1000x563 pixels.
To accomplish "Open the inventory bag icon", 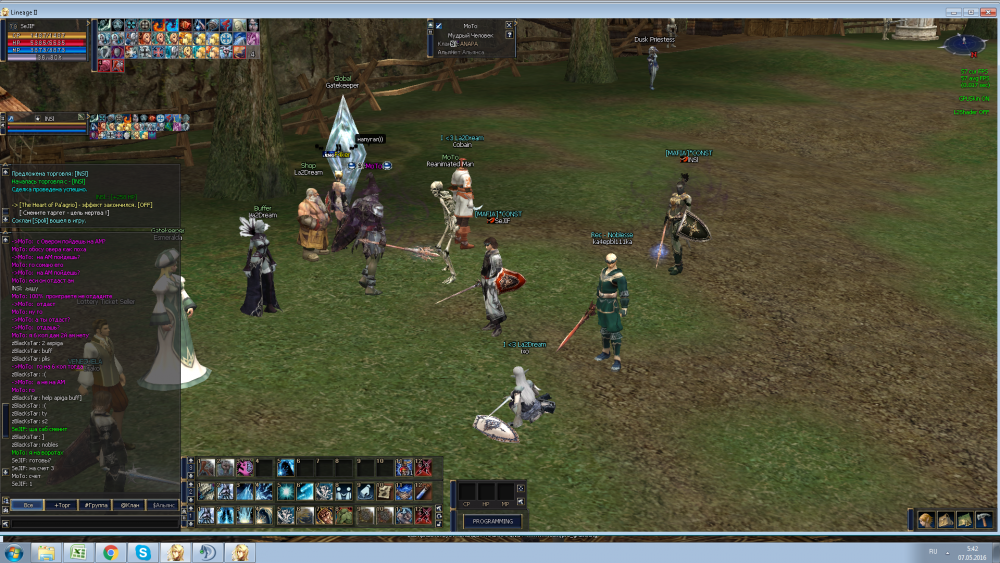I will click(x=945, y=519).
